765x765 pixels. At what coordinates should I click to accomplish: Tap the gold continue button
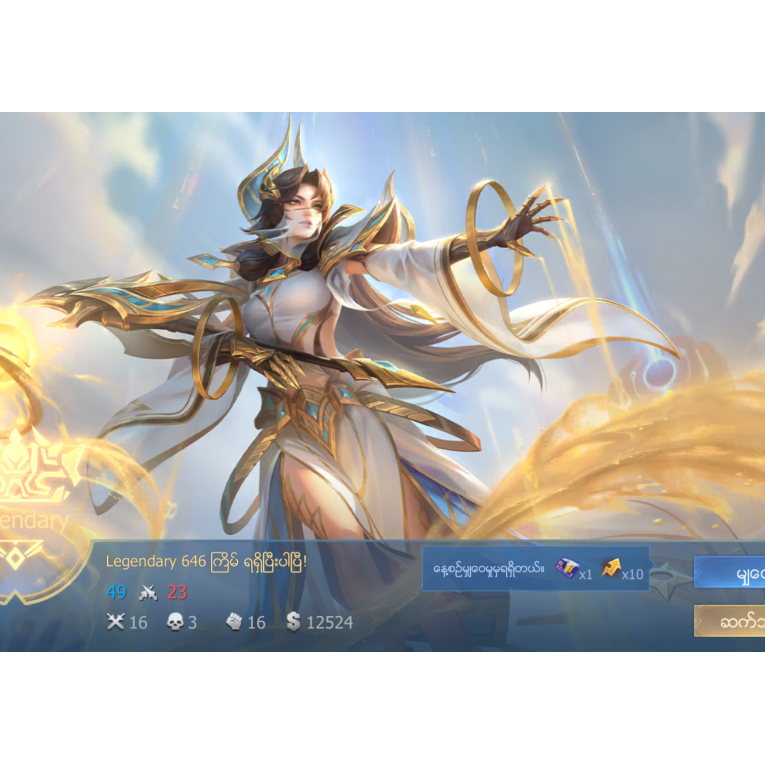(x=731, y=620)
